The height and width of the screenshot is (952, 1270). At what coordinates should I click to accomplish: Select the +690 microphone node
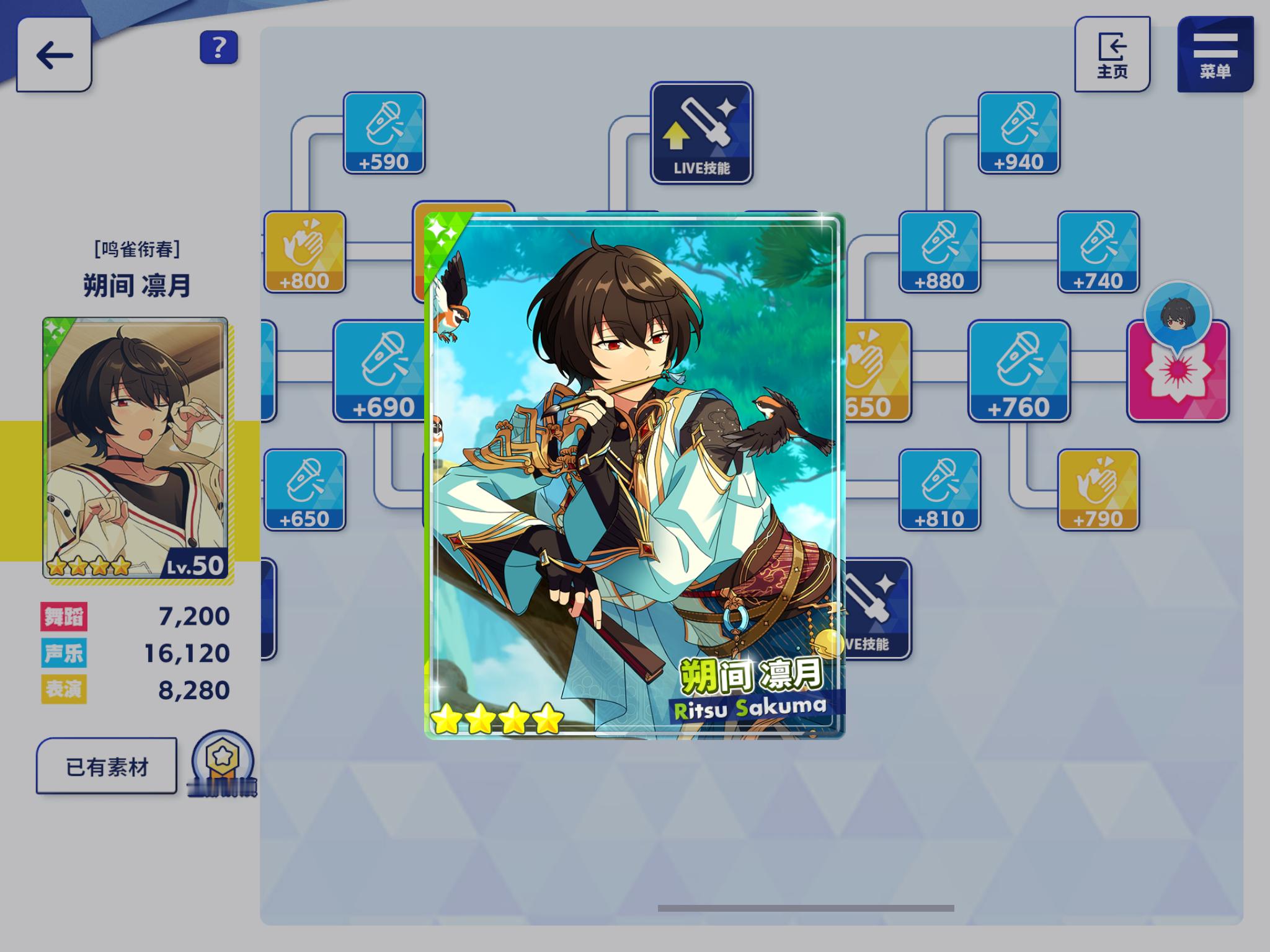pos(380,371)
